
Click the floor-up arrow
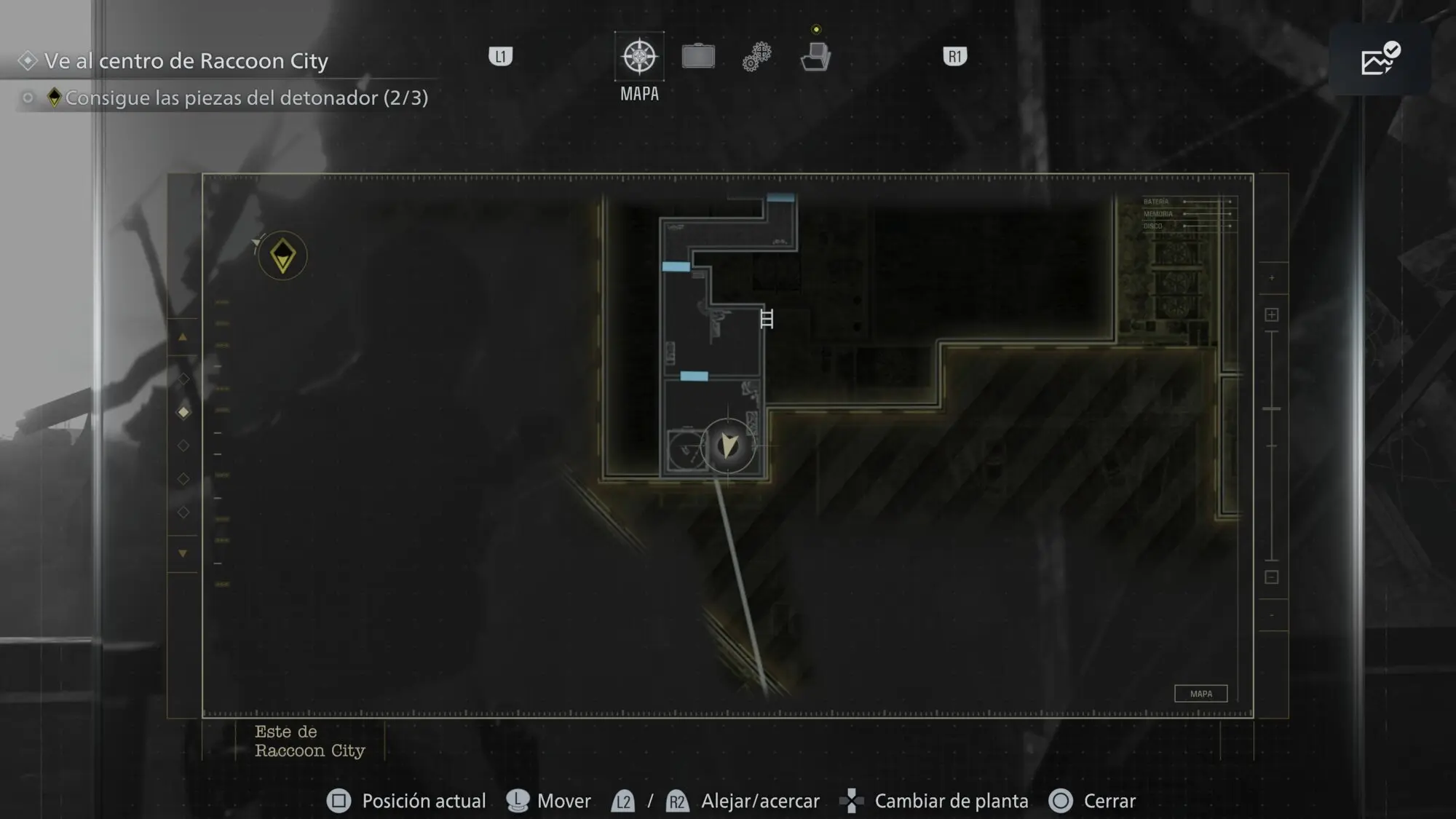pyautogui.click(x=183, y=337)
